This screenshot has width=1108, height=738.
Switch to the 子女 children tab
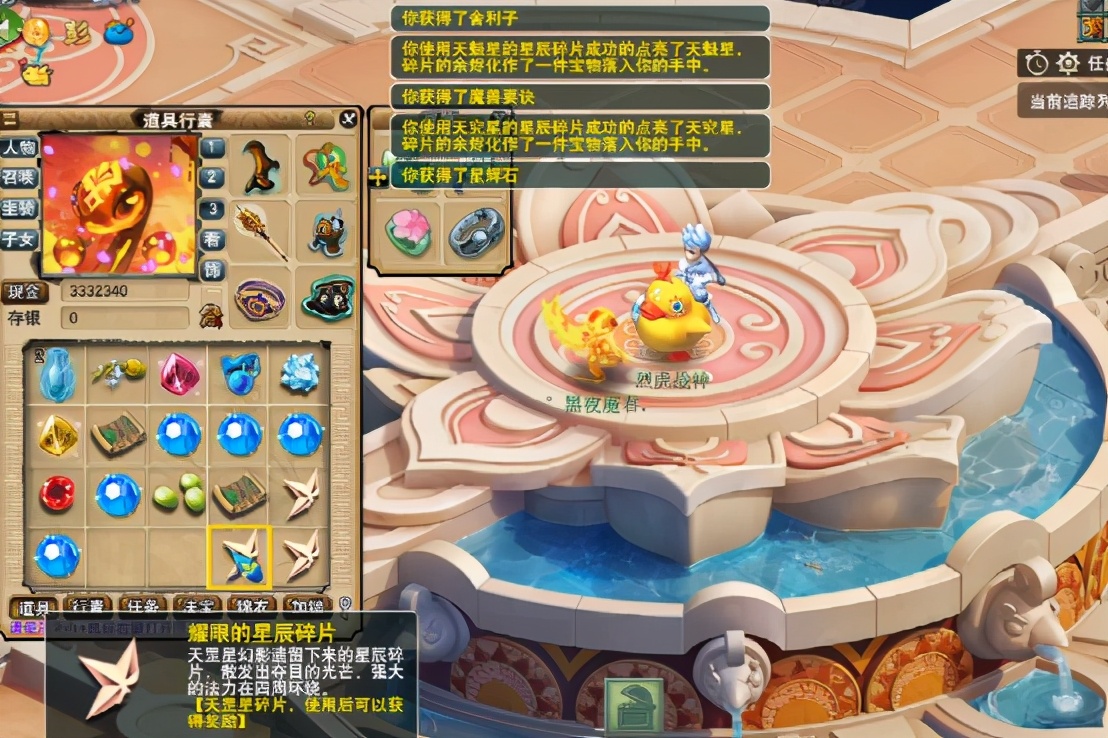point(18,238)
